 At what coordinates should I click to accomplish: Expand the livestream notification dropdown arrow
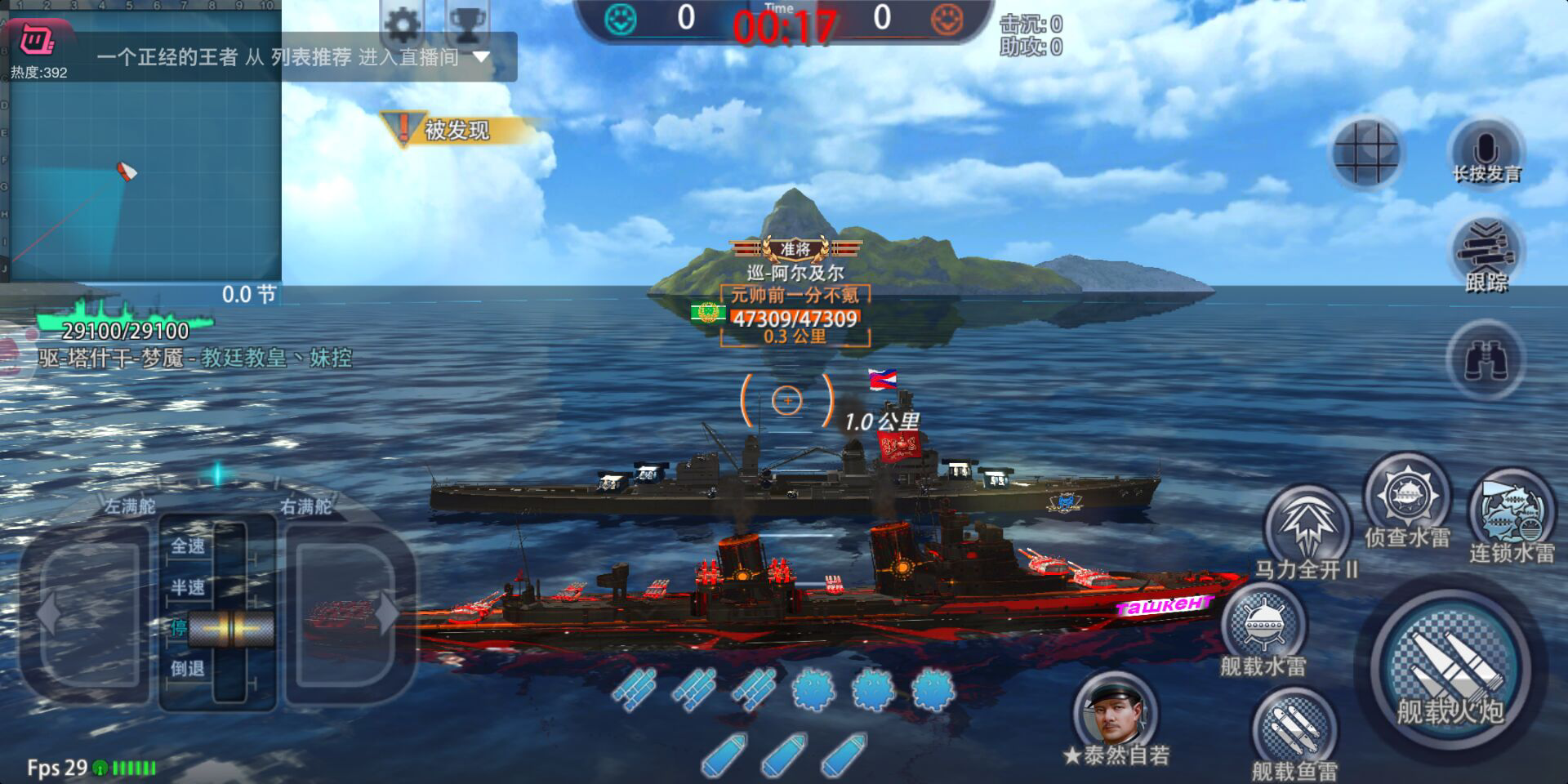click(482, 57)
